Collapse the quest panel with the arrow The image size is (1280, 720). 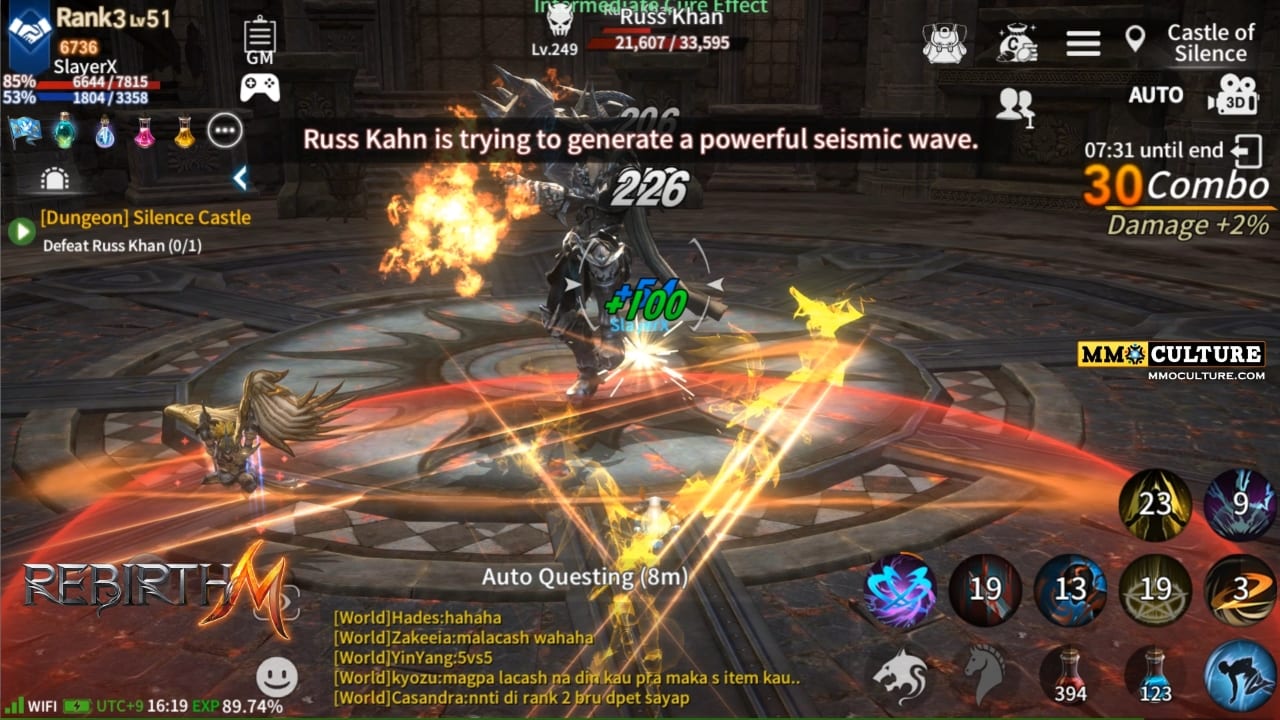coord(240,179)
